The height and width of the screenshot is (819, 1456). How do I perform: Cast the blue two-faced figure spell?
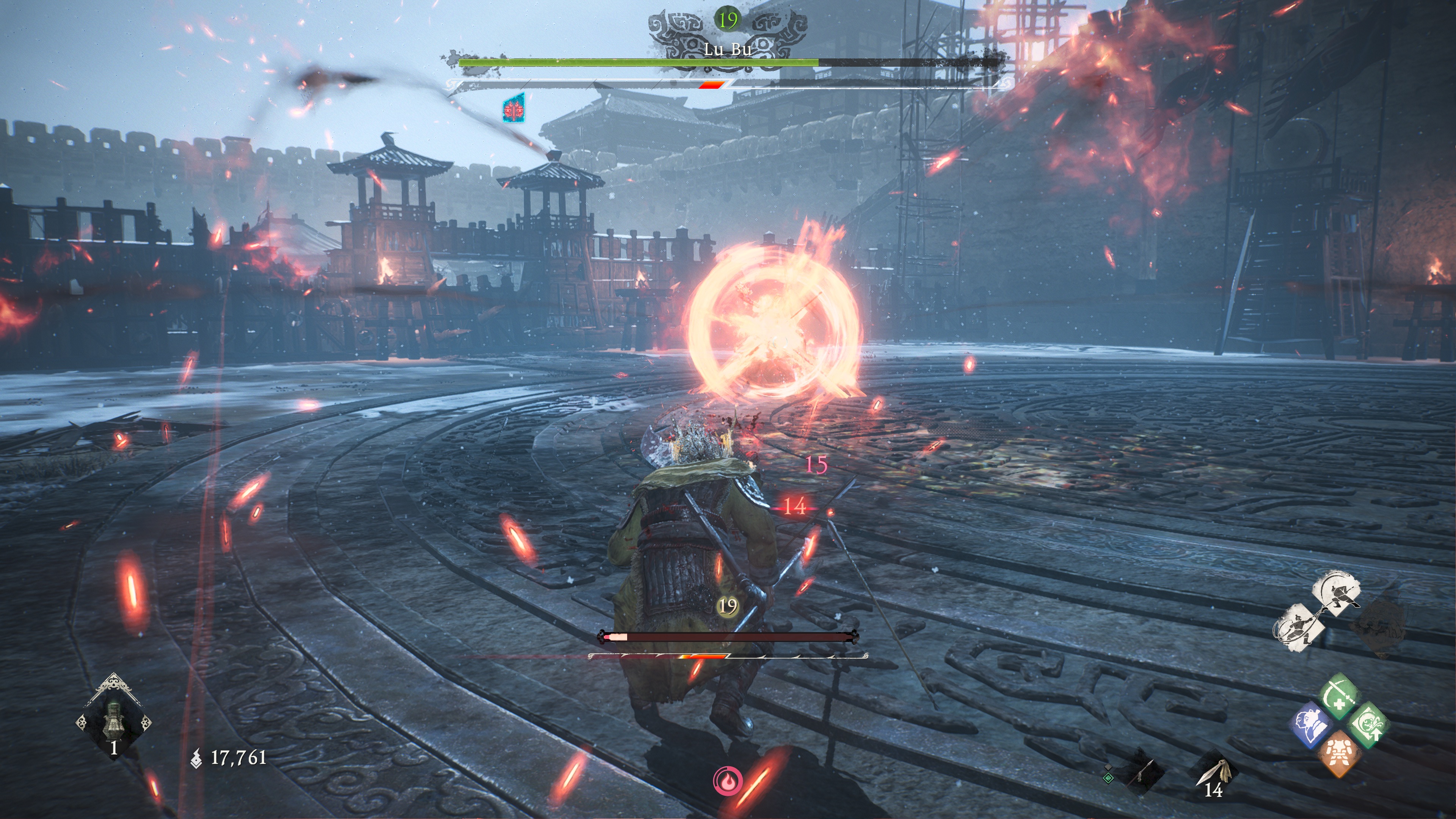click(1311, 725)
